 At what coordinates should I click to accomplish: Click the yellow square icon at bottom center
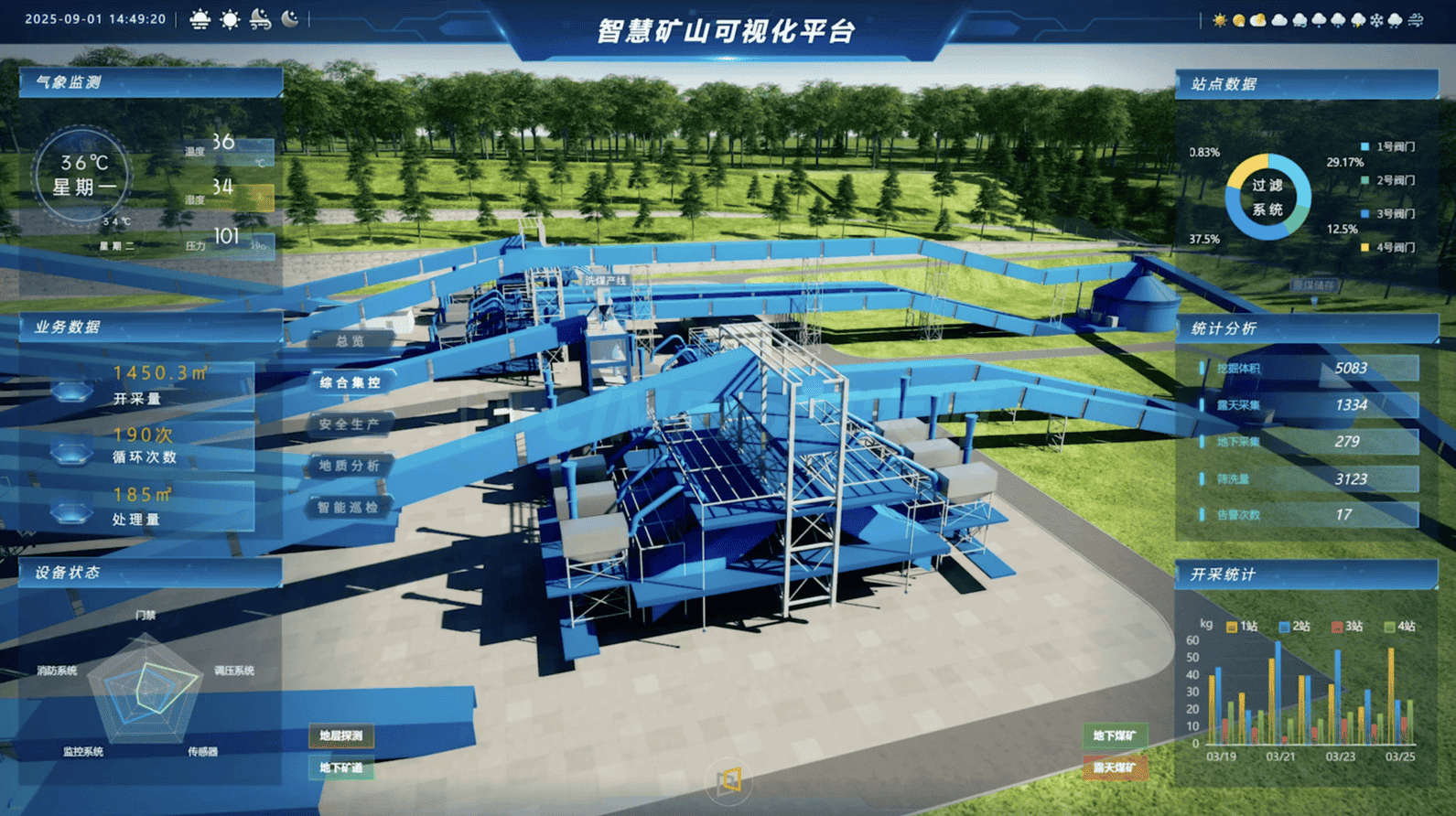coord(729,780)
